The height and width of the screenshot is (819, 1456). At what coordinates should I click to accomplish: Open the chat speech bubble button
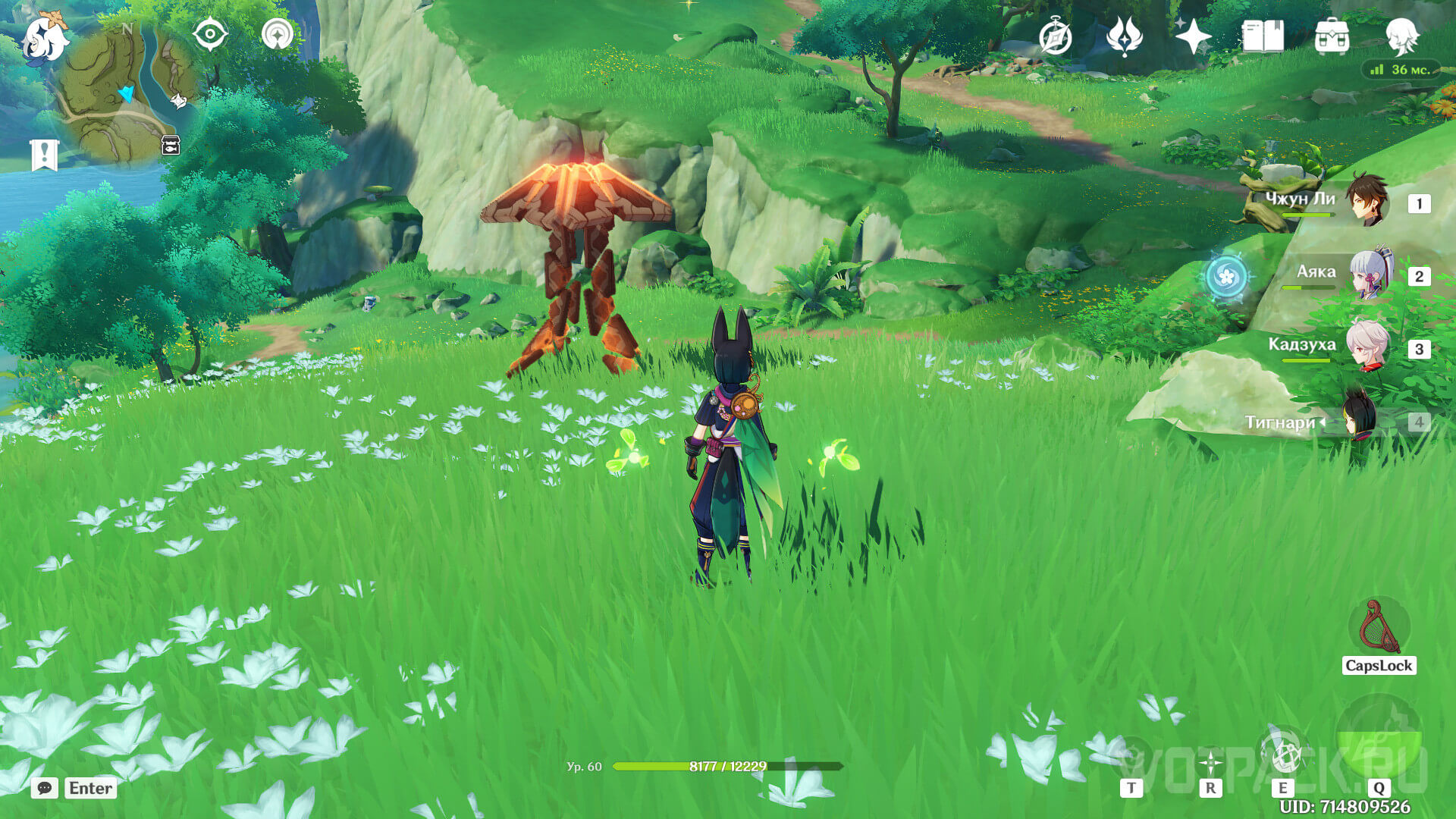[x=45, y=789]
